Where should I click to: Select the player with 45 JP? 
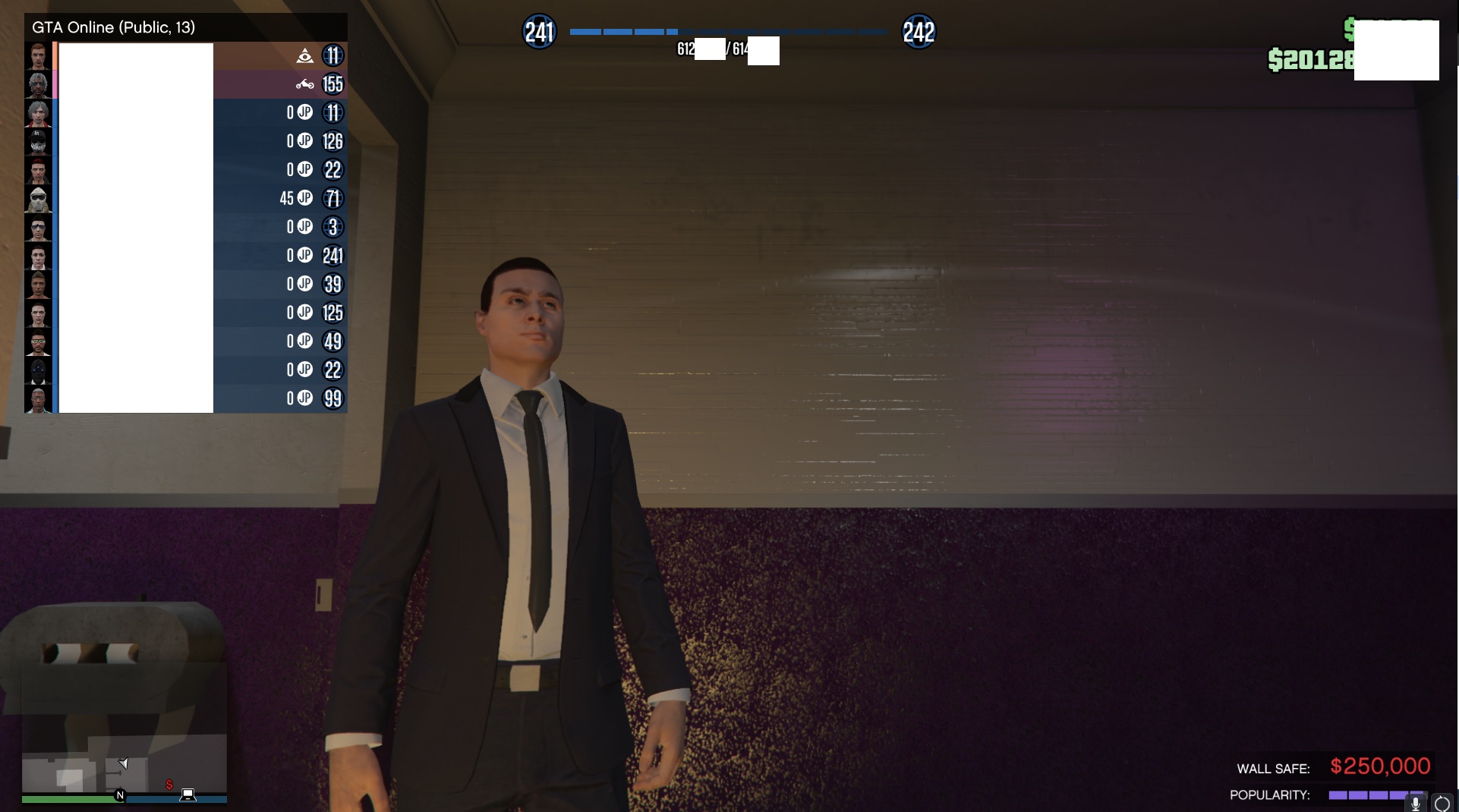[186, 198]
